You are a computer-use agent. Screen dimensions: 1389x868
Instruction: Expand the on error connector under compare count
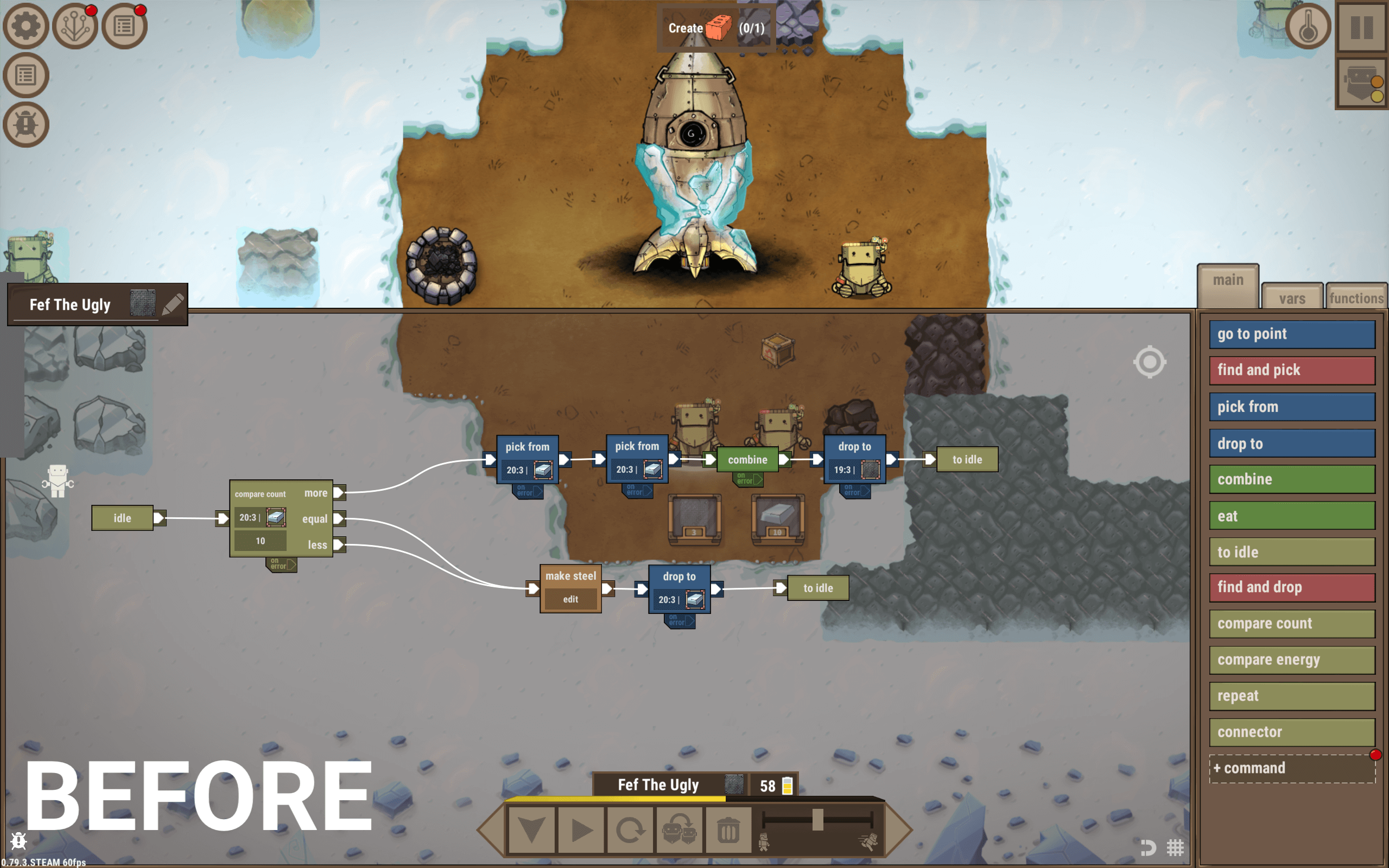tap(281, 563)
